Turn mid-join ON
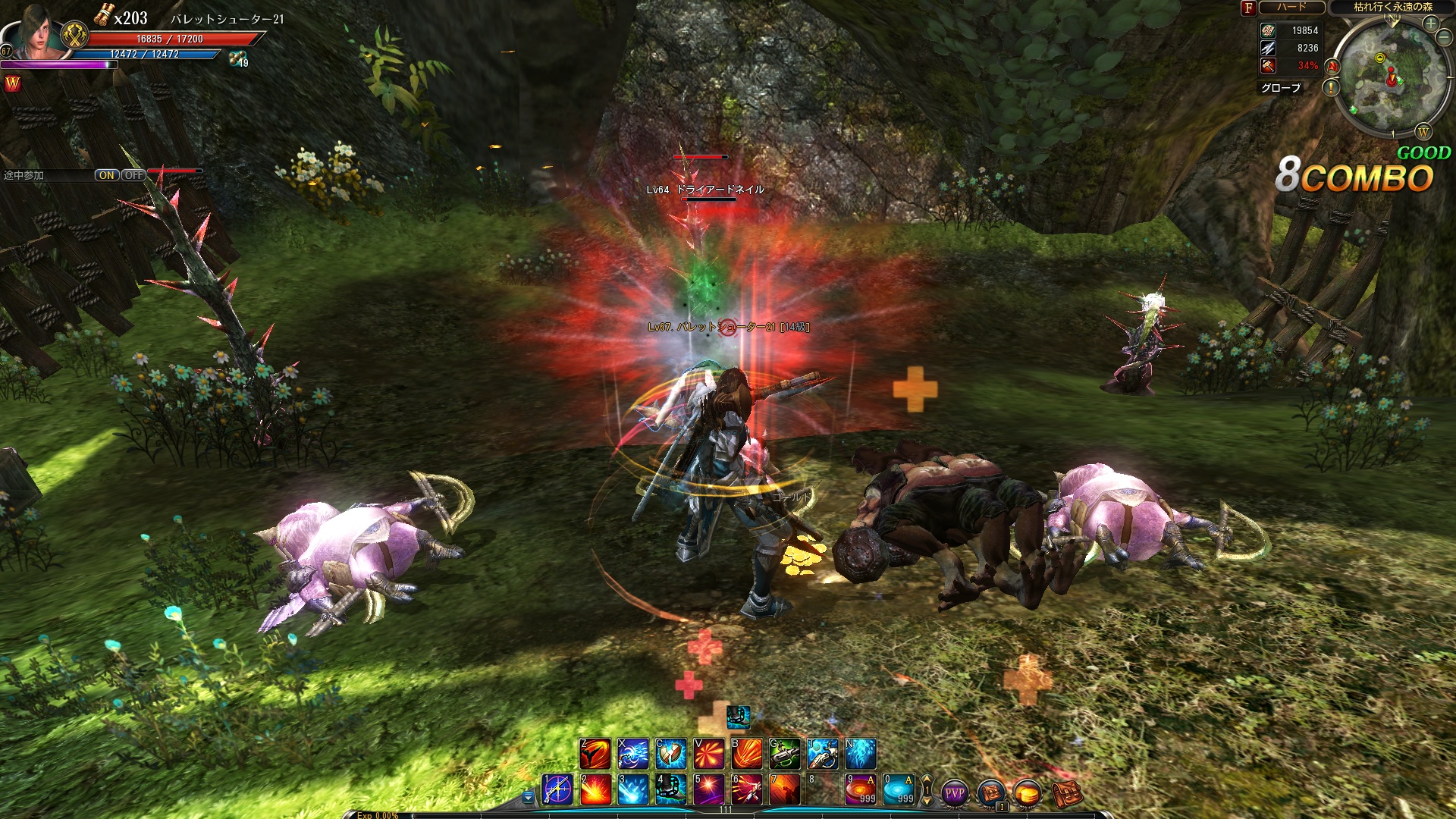Image resolution: width=1456 pixels, height=819 pixels. pyautogui.click(x=106, y=175)
